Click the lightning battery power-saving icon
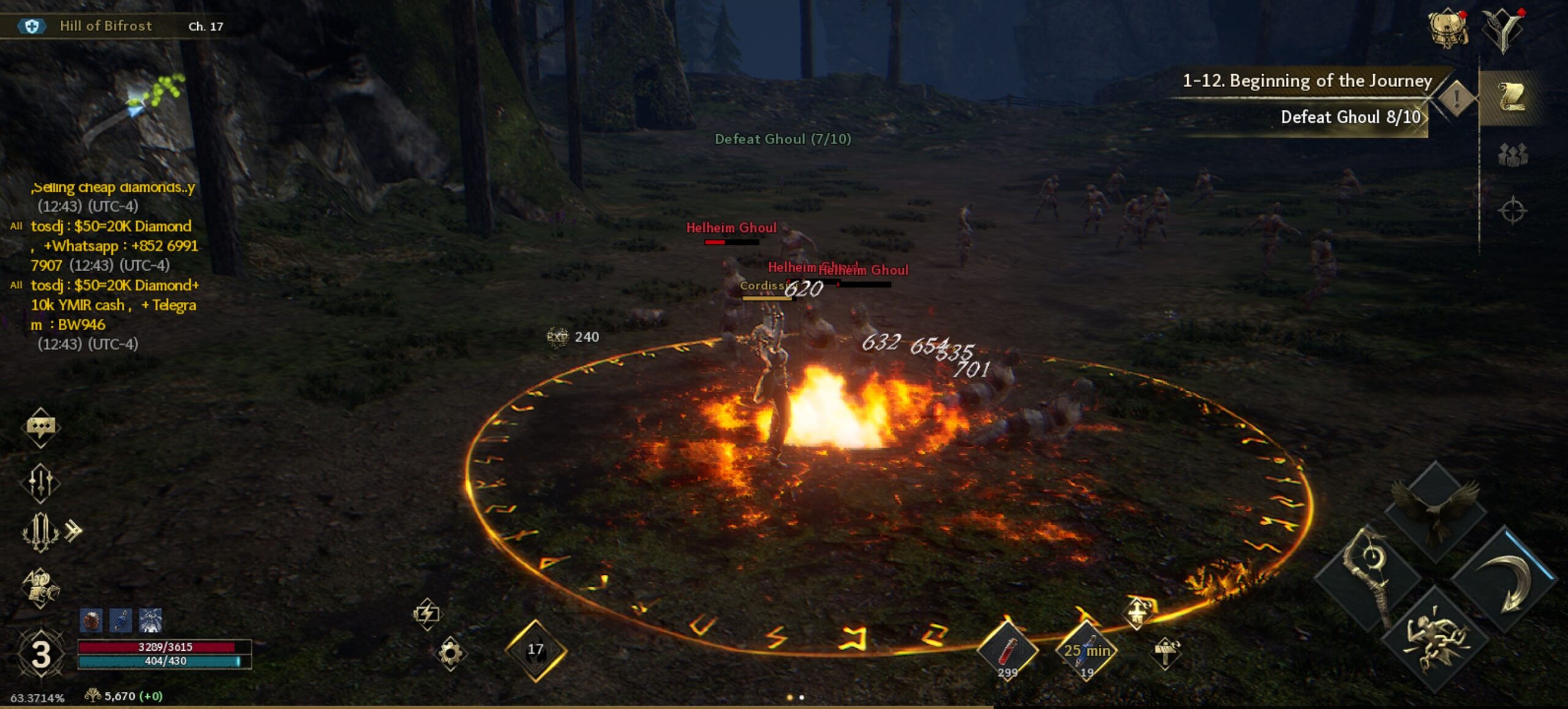This screenshot has width=1568, height=709. [427, 613]
